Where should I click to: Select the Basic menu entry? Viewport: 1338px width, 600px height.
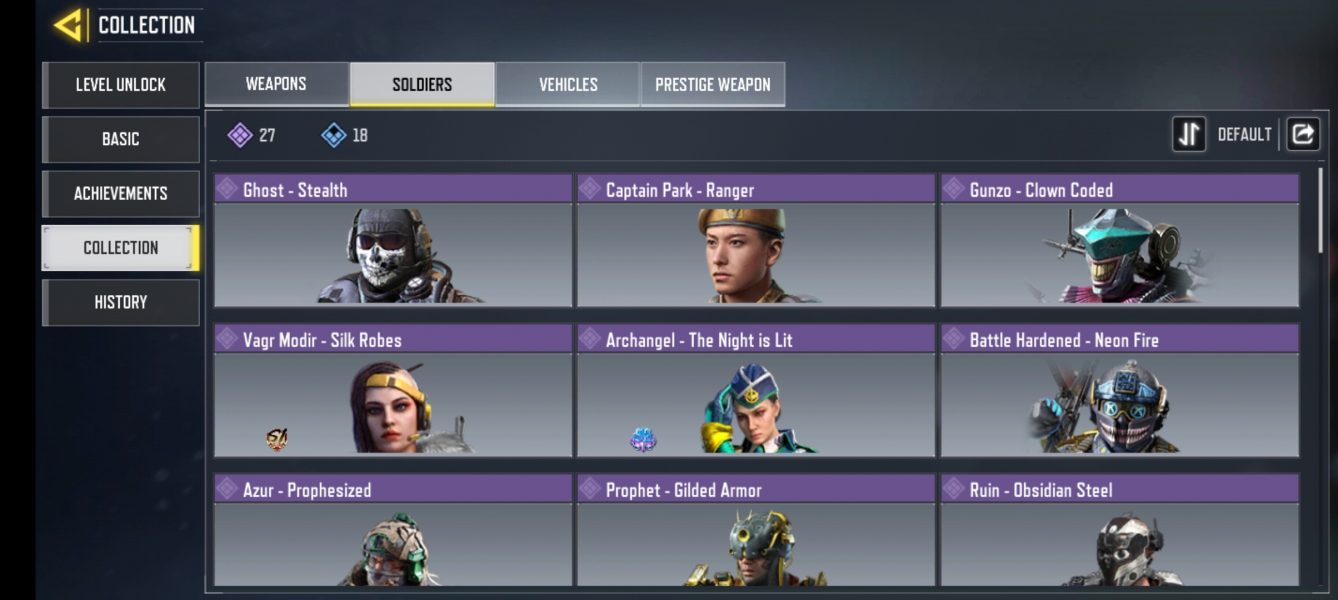tap(121, 139)
